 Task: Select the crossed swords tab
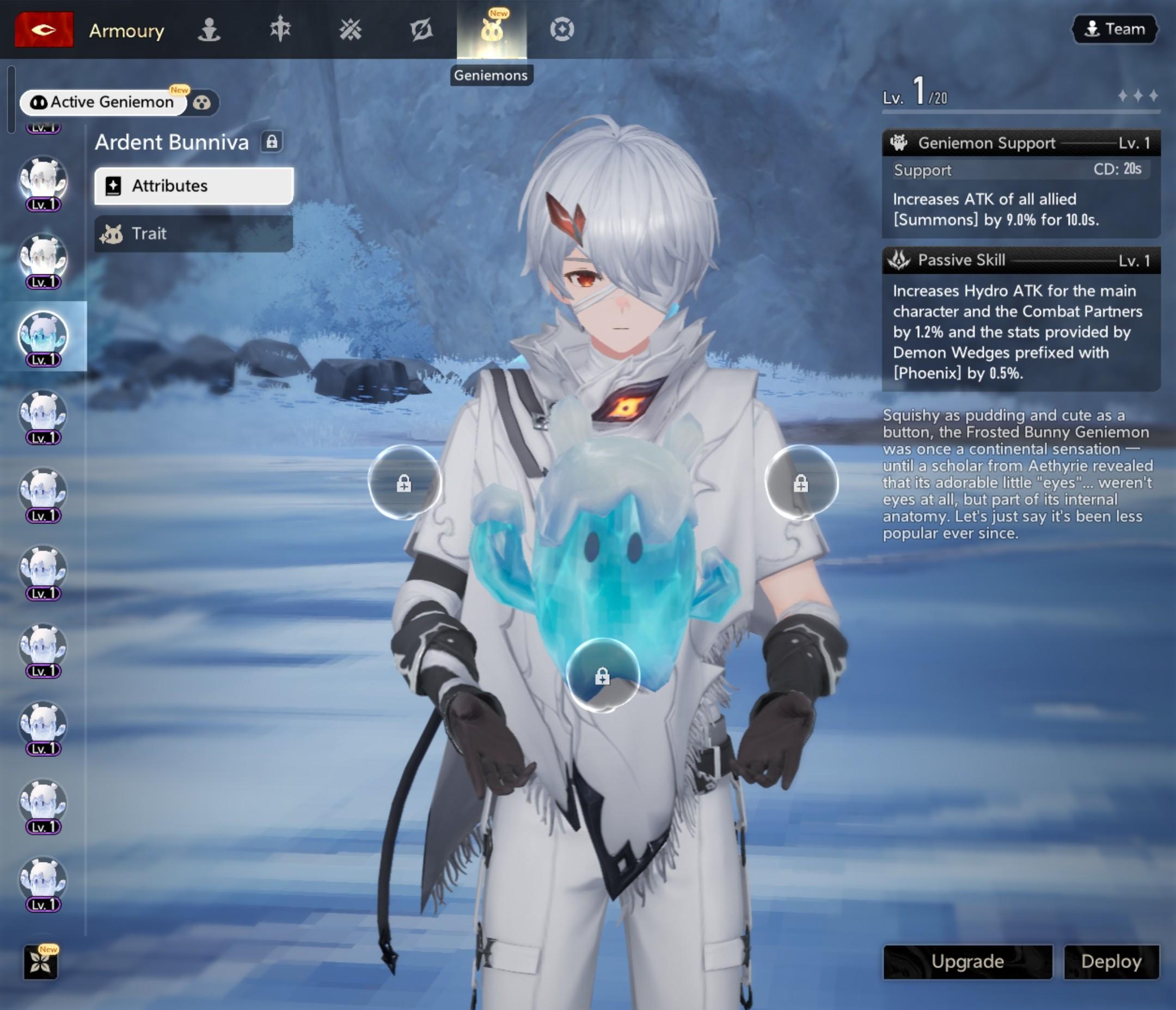[350, 29]
